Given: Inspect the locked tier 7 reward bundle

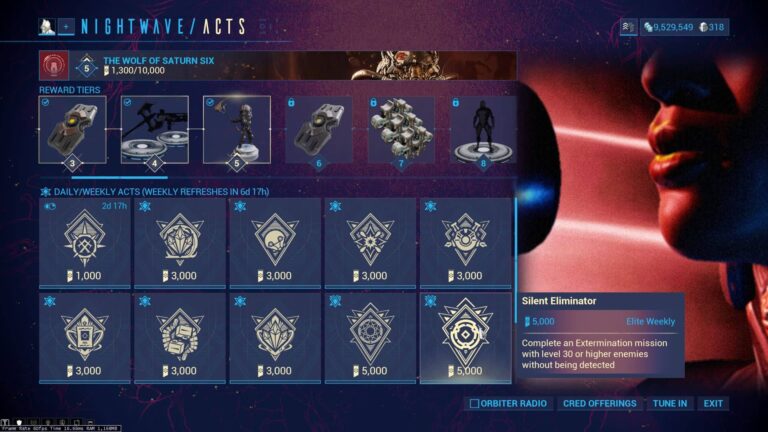Looking at the screenshot, I should click(400, 130).
